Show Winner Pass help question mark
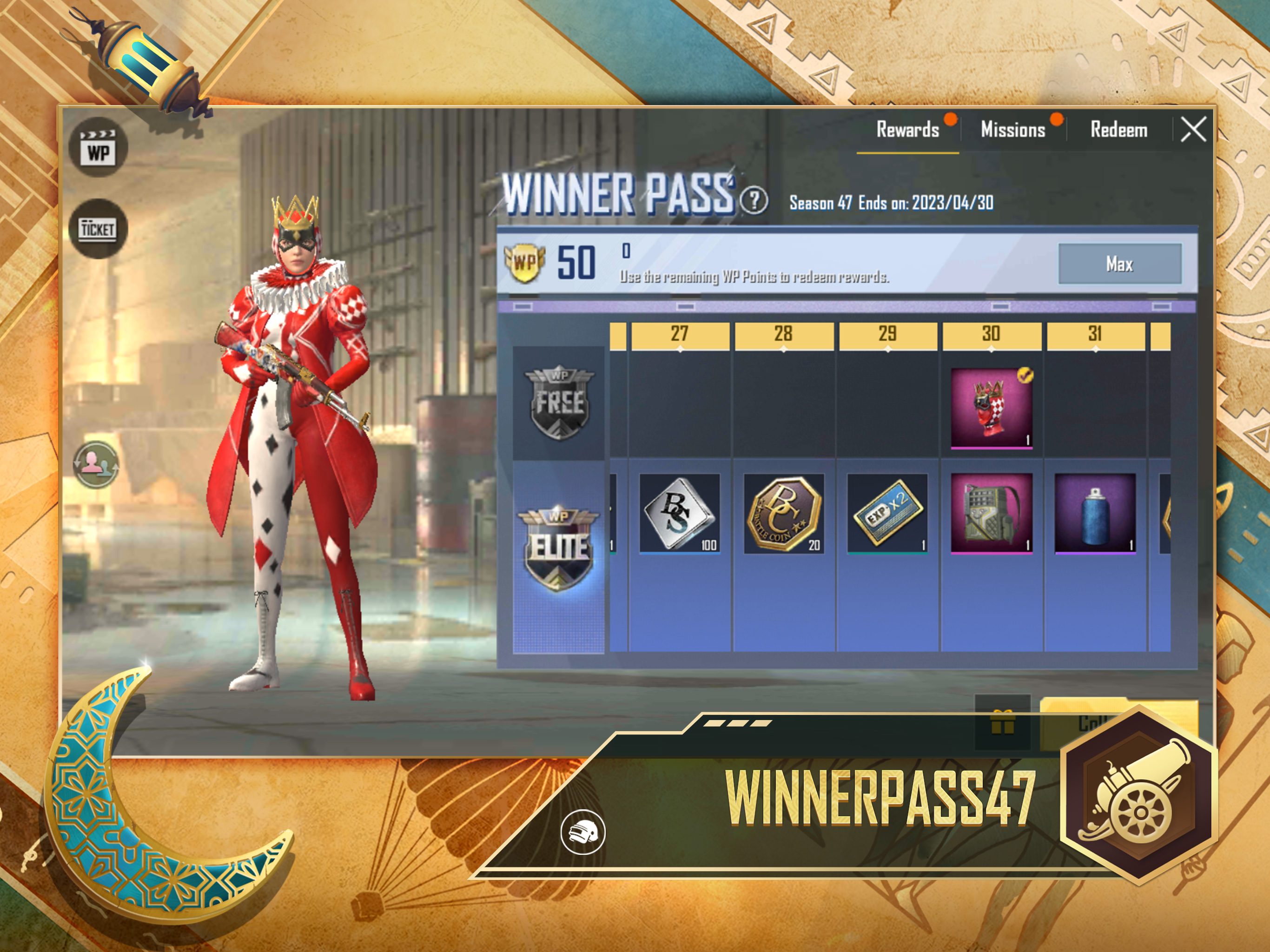The image size is (1270, 952). (x=753, y=200)
